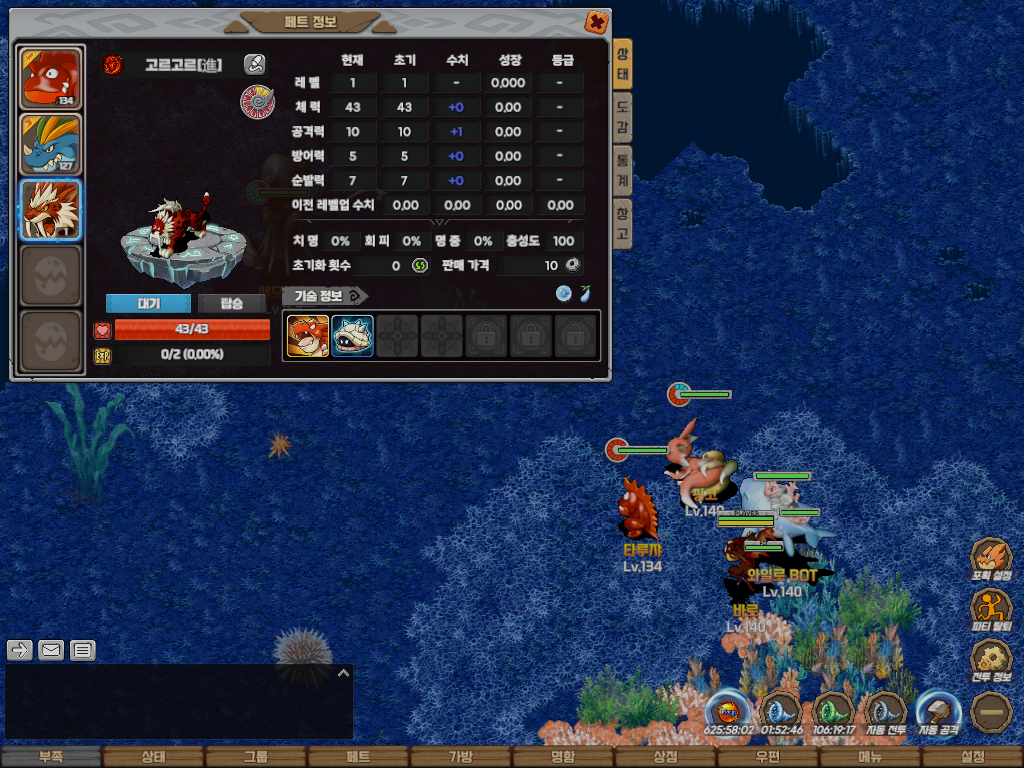
Task: Close the 페트 정보 pet info window
Action: tap(596, 21)
